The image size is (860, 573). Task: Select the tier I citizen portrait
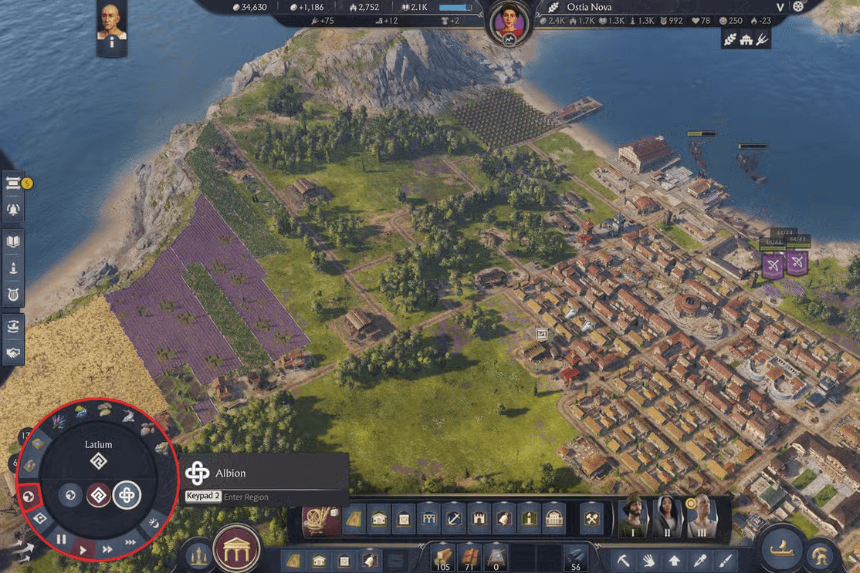coord(633,516)
